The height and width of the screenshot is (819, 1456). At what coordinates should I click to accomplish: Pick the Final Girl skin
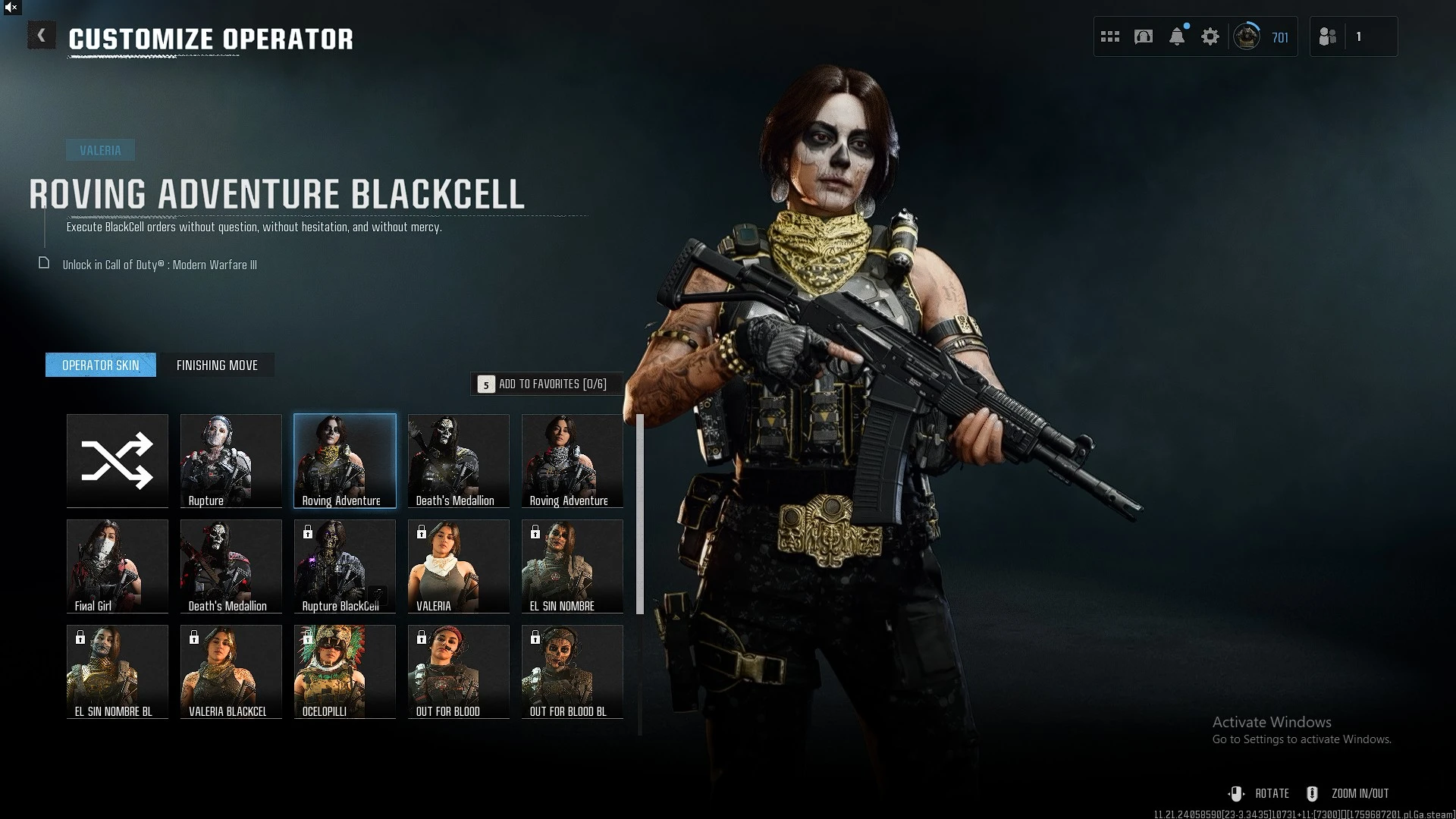pyautogui.click(x=118, y=566)
